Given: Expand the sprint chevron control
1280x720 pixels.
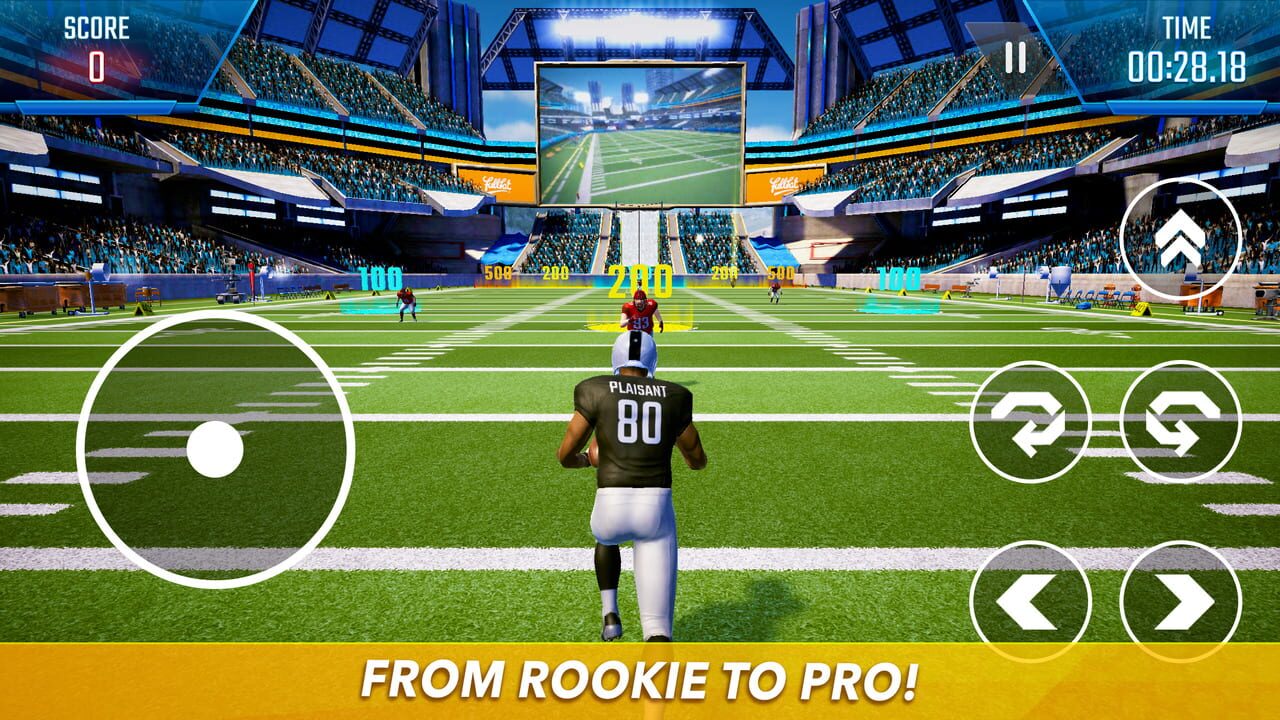Looking at the screenshot, I should pos(1181,240).
